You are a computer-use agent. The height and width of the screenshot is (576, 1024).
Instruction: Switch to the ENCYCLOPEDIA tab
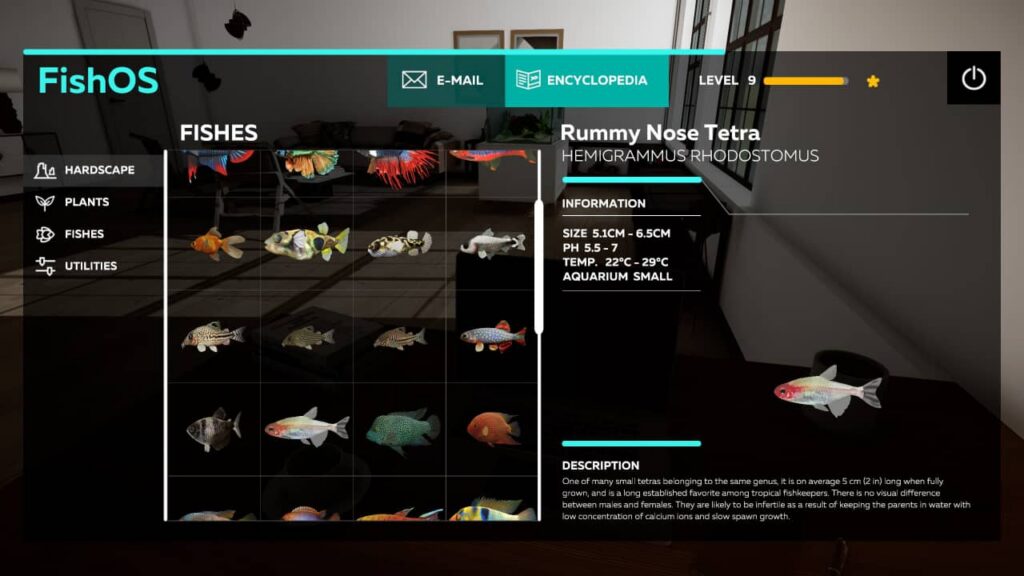[x=587, y=80]
